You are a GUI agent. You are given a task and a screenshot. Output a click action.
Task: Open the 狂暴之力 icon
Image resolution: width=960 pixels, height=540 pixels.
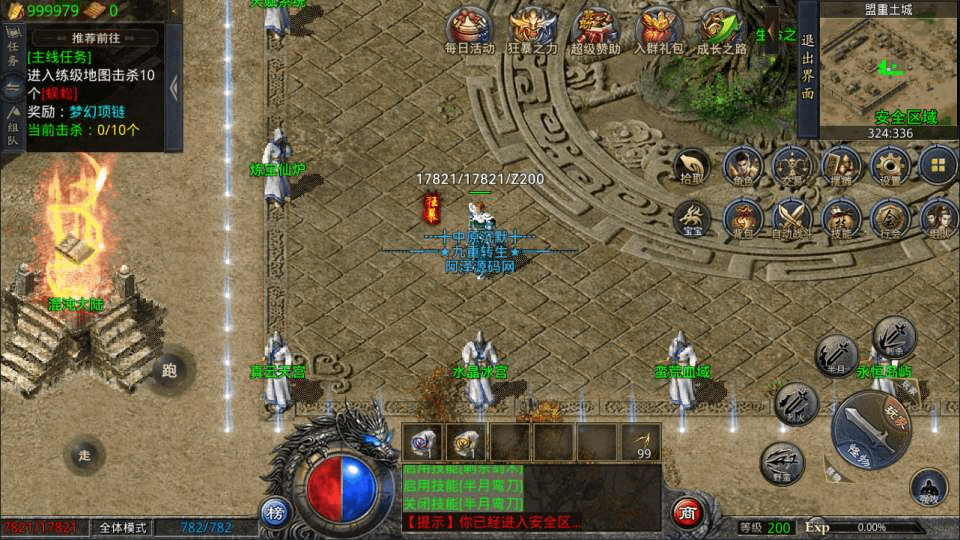(532, 27)
